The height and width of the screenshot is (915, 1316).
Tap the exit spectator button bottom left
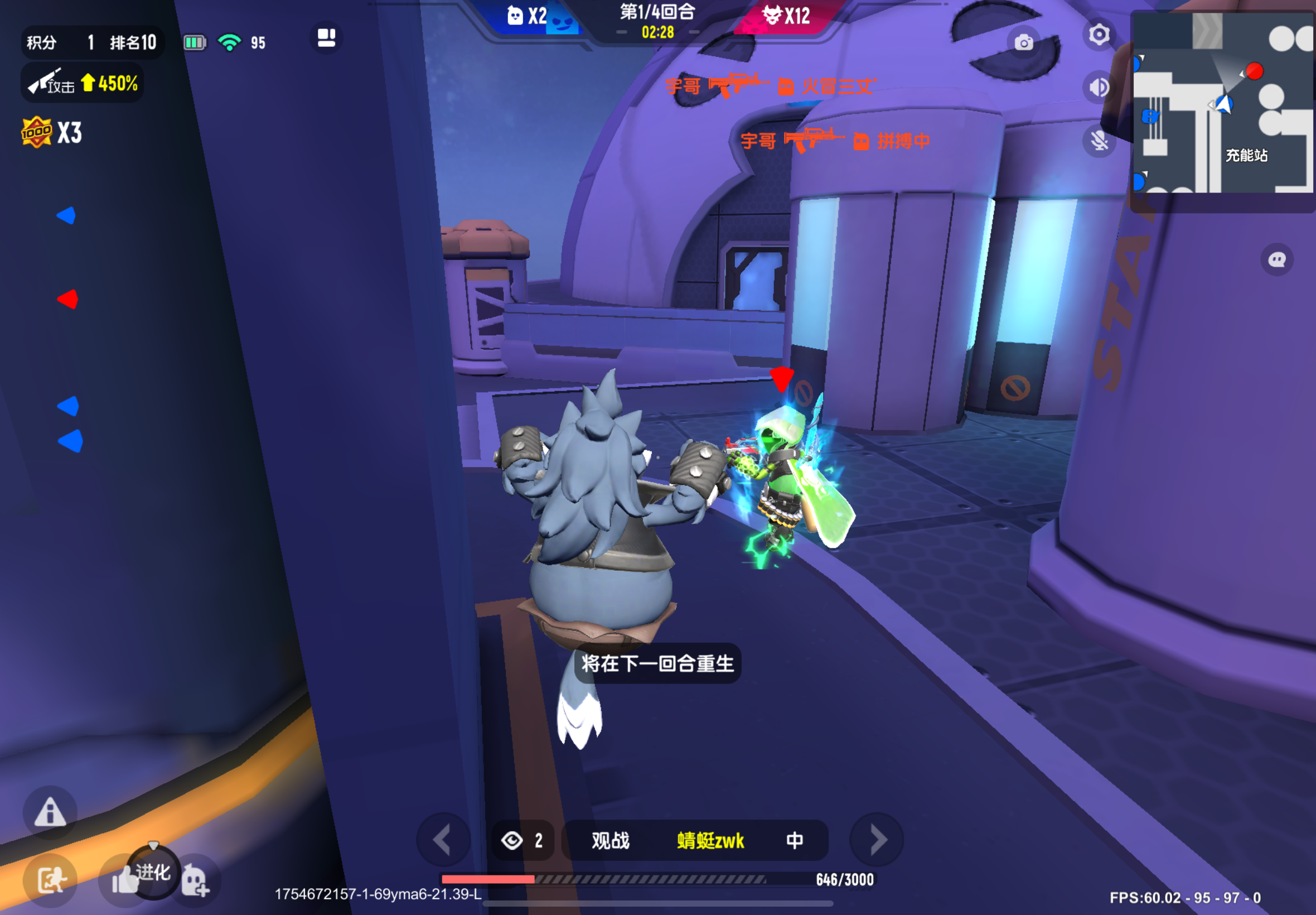coord(50,880)
